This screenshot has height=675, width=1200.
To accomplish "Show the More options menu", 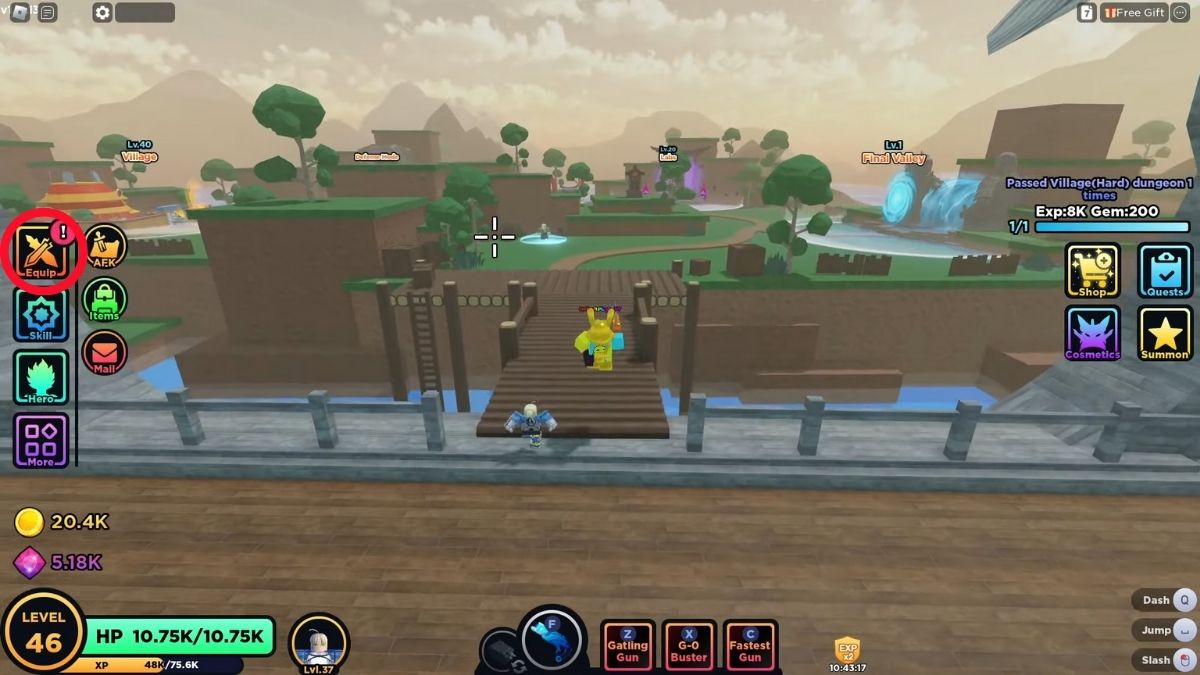I will pos(41,440).
